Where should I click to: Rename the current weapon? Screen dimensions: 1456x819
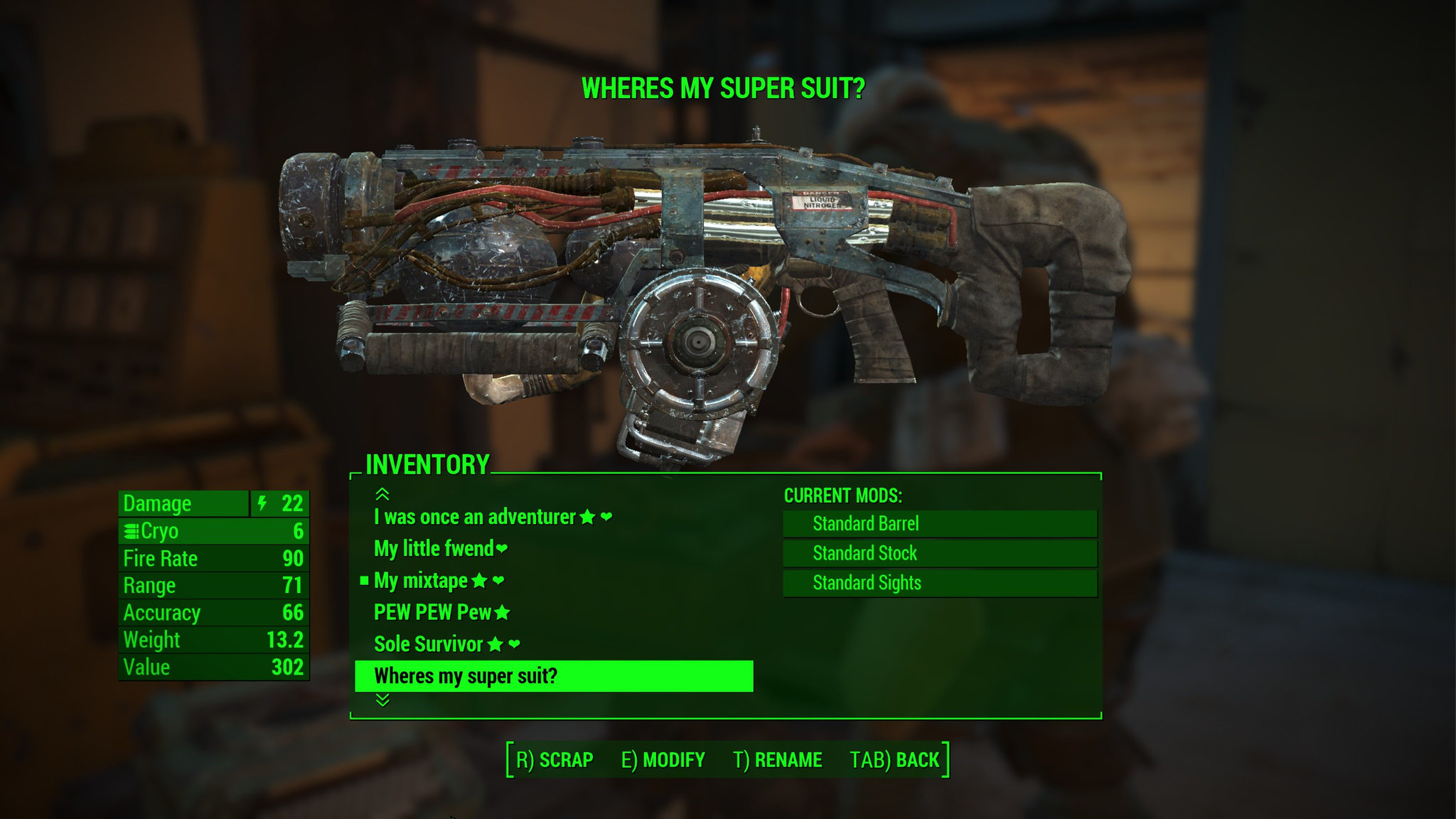click(x=777, y=760)
